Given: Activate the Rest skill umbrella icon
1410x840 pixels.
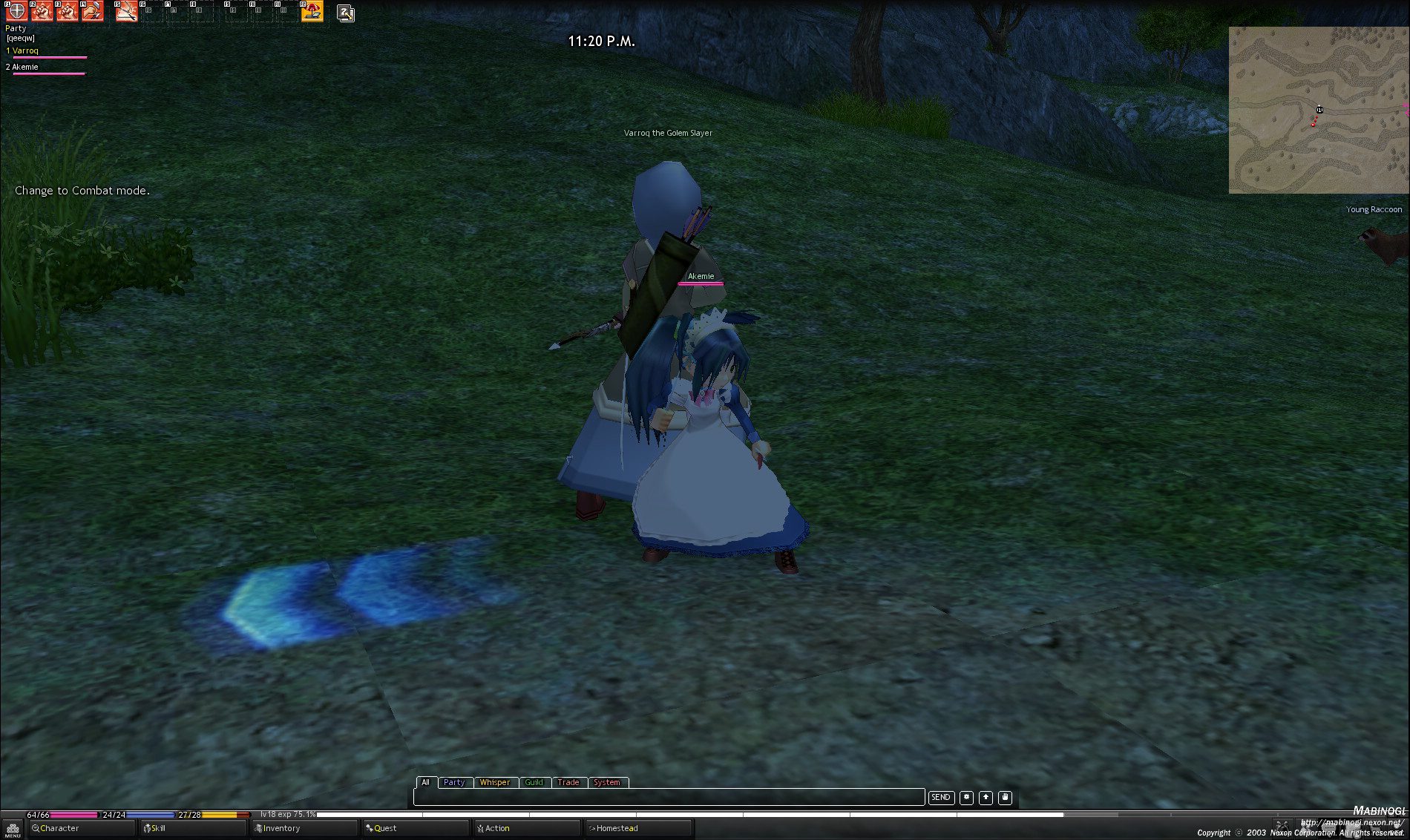Looking at the screenshot, I should click(312, 11).
